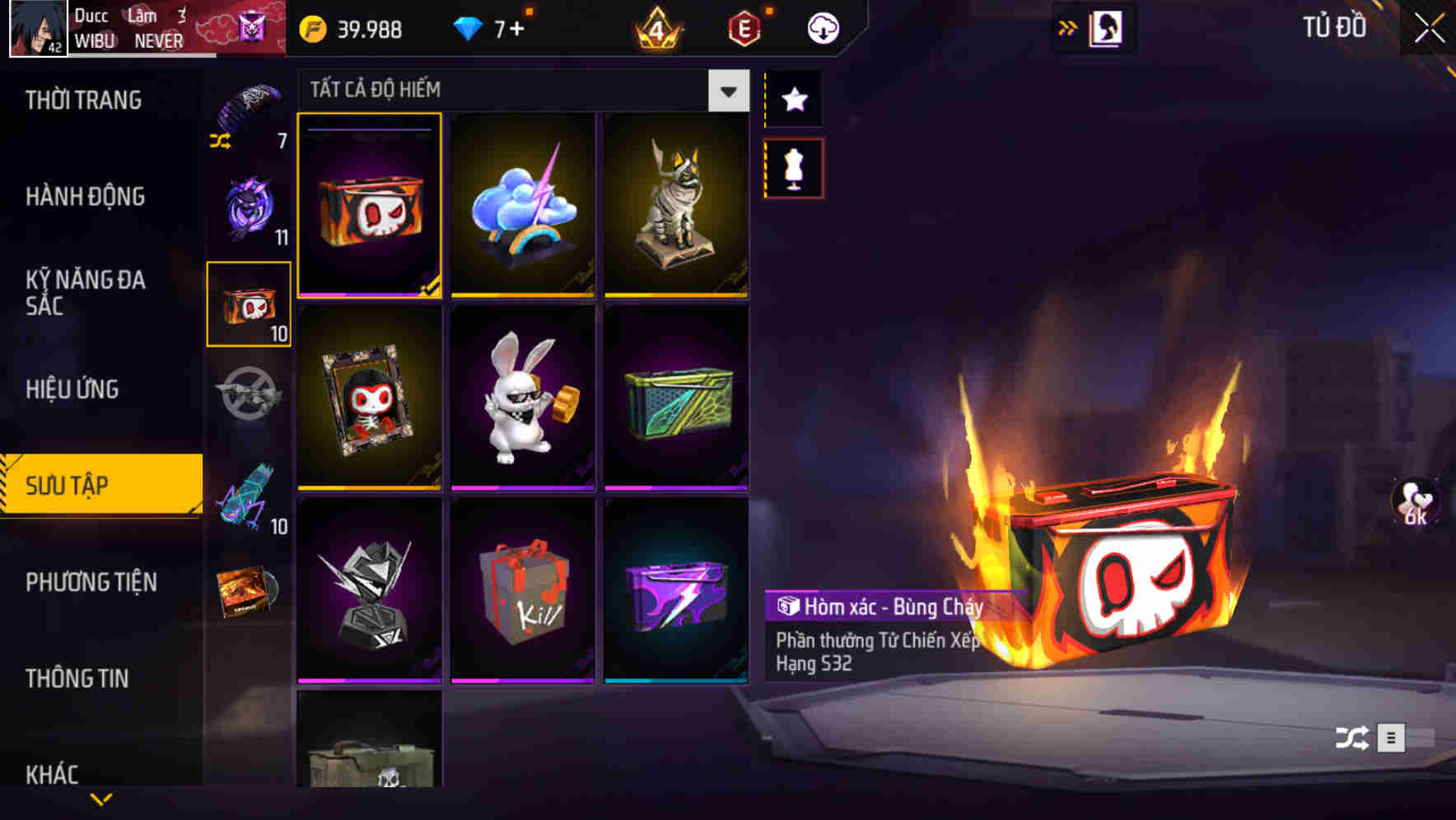The image size is (1456, 820).
Task: Open the player avatar profile card
Action: tap(36, 27)
